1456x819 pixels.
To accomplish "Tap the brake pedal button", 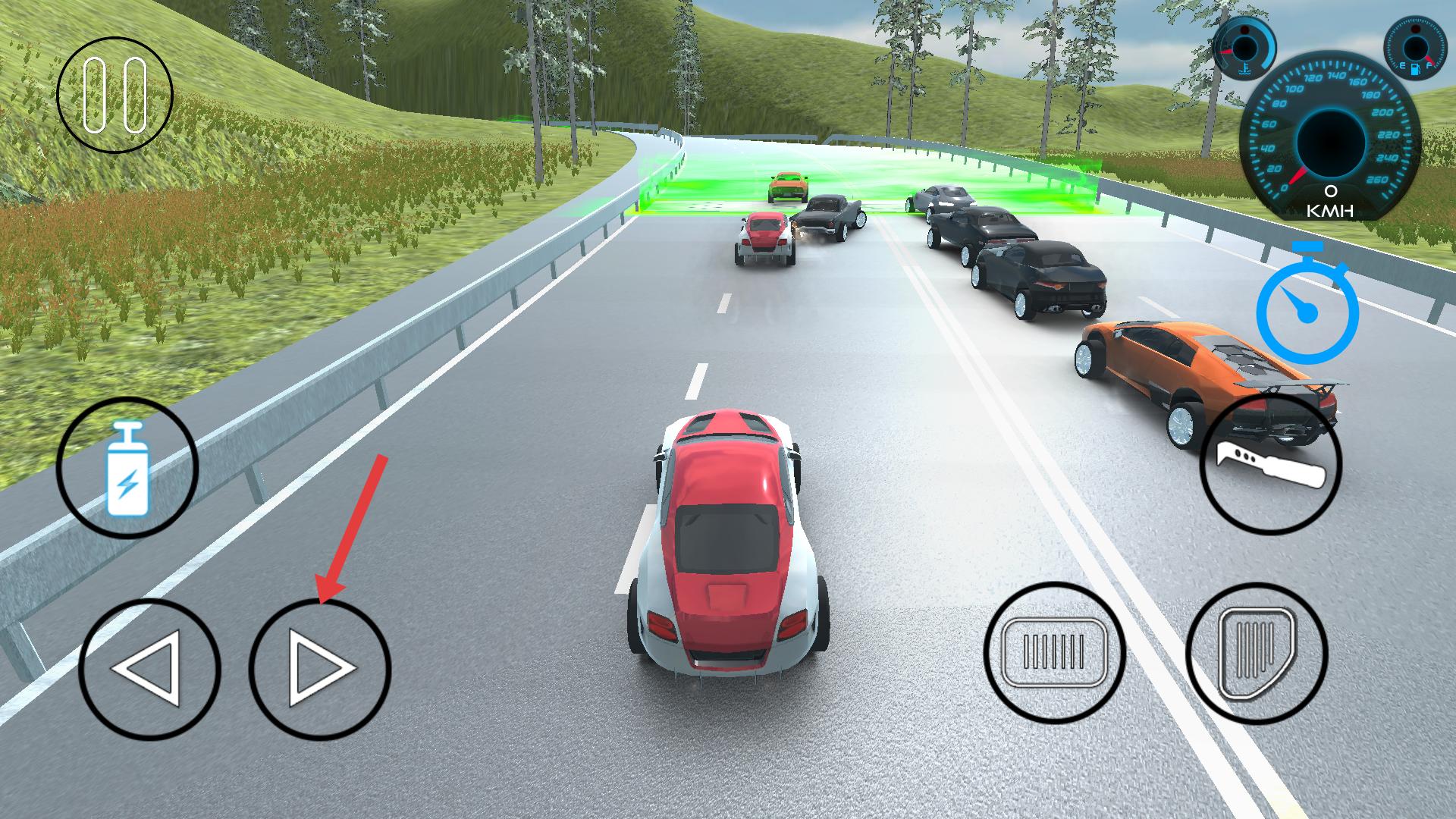I will (1054, 651).
